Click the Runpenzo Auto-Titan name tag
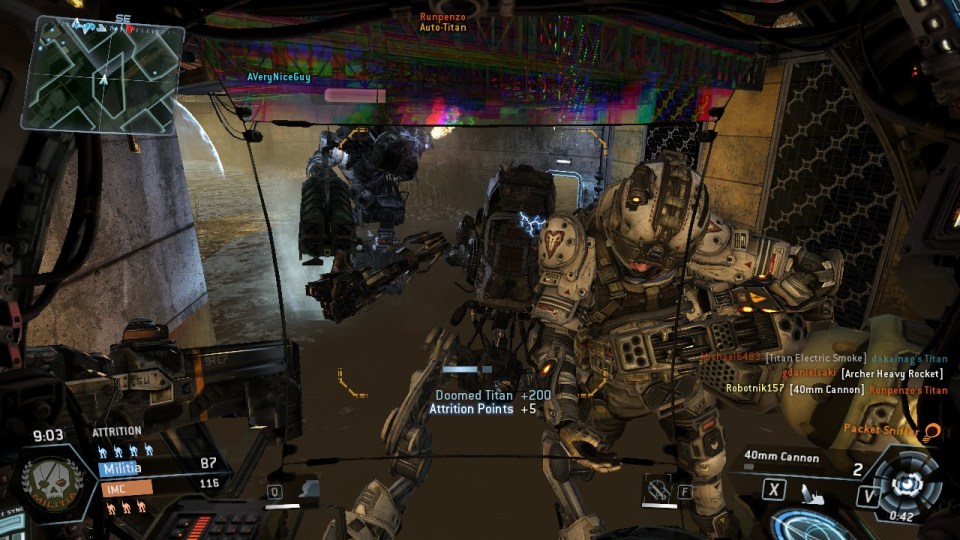Viewport: 960px width, 540px height. (443, 22)
